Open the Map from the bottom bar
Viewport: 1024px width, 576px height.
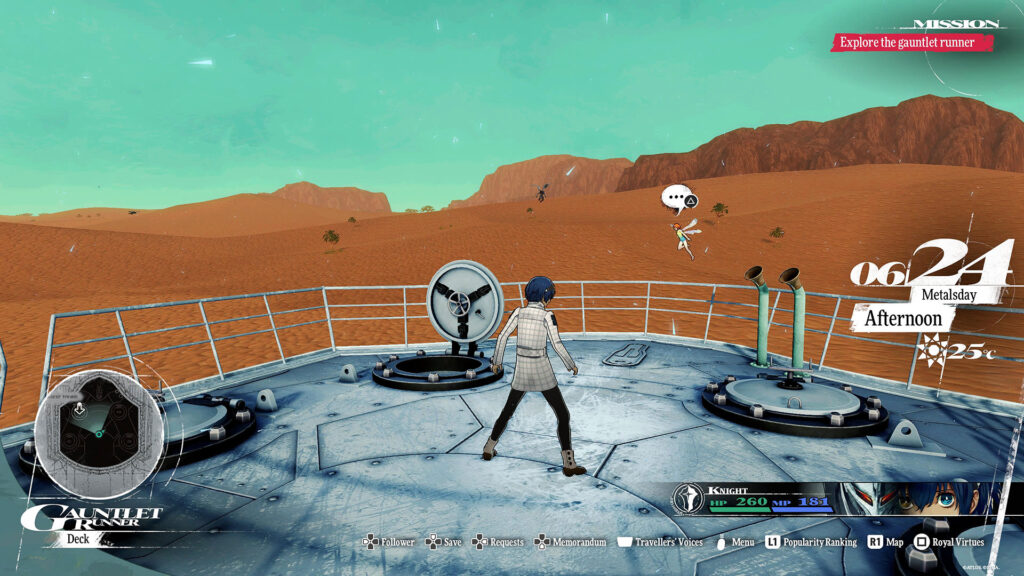tap(886, 542)
